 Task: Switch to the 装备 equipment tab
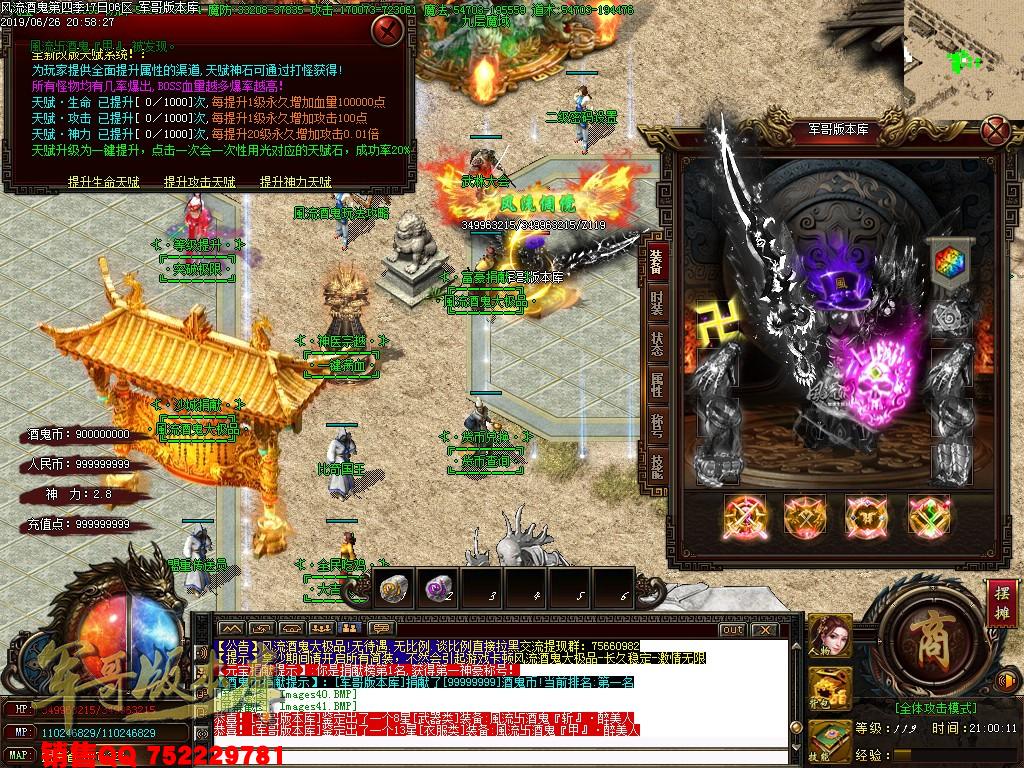pyautogui.click(x=656, y=261)
